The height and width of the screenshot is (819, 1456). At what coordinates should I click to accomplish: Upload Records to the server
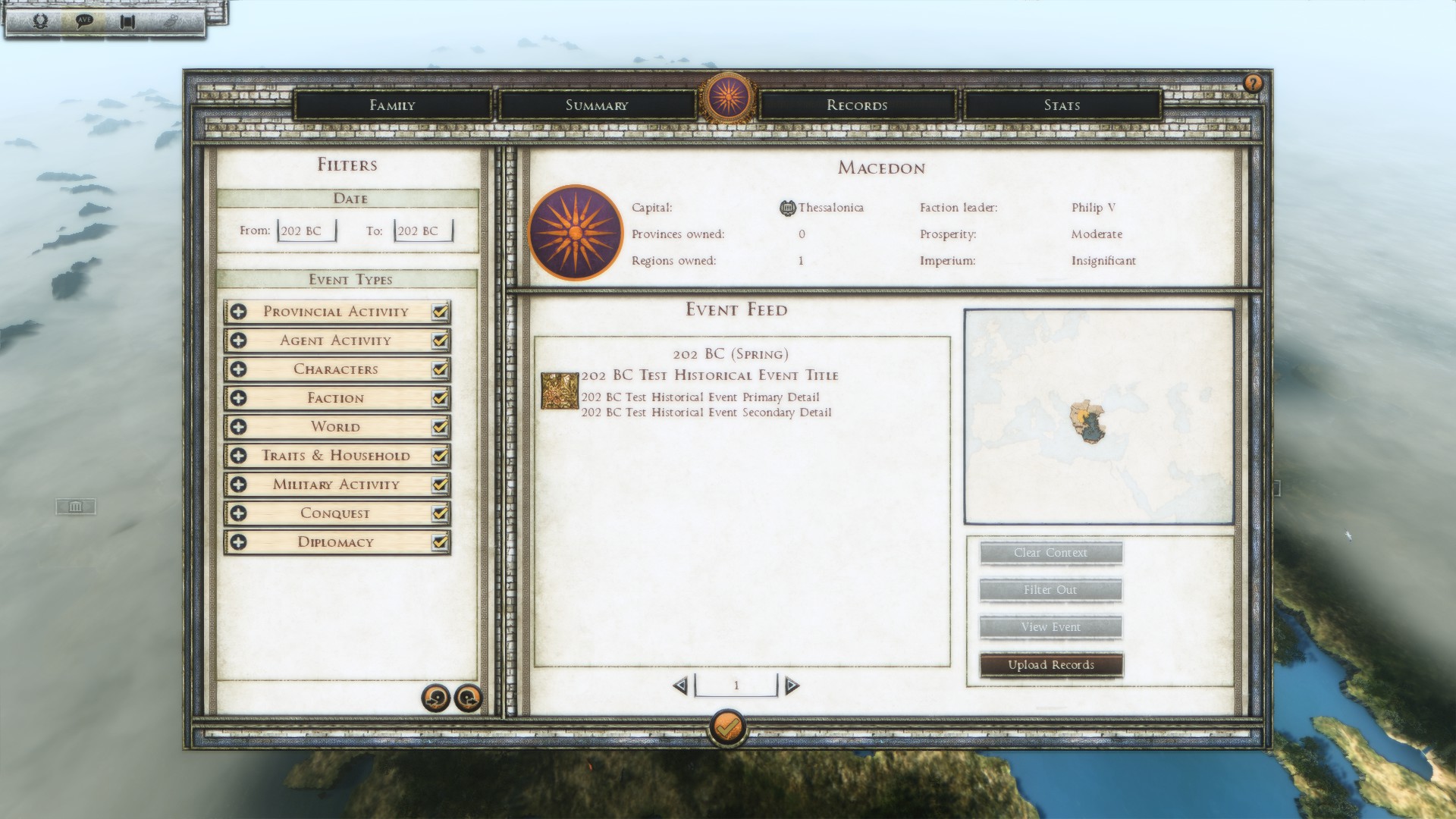tap(1051, 665)
